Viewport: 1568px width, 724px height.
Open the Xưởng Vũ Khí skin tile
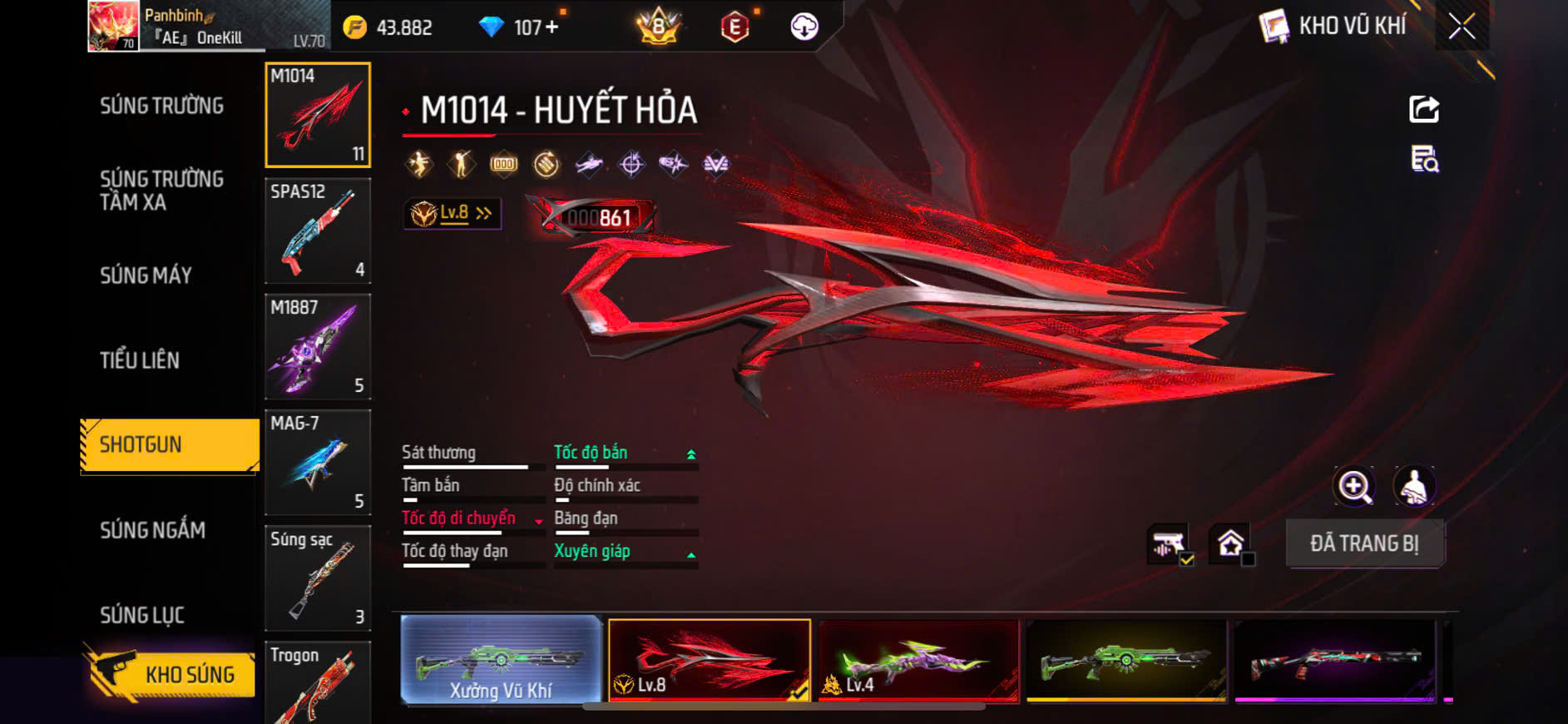click(x=501, y=660)
